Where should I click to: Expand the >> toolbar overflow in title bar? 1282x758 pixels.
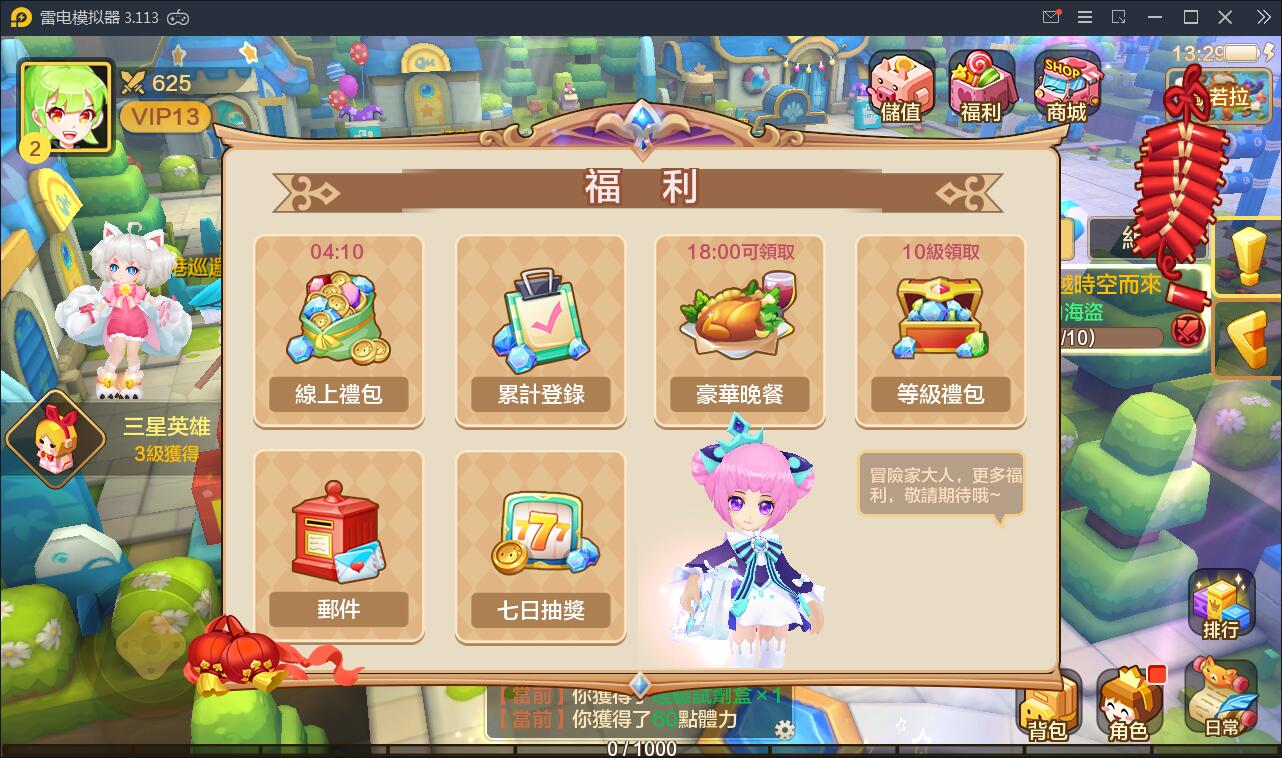(1262, 17)
